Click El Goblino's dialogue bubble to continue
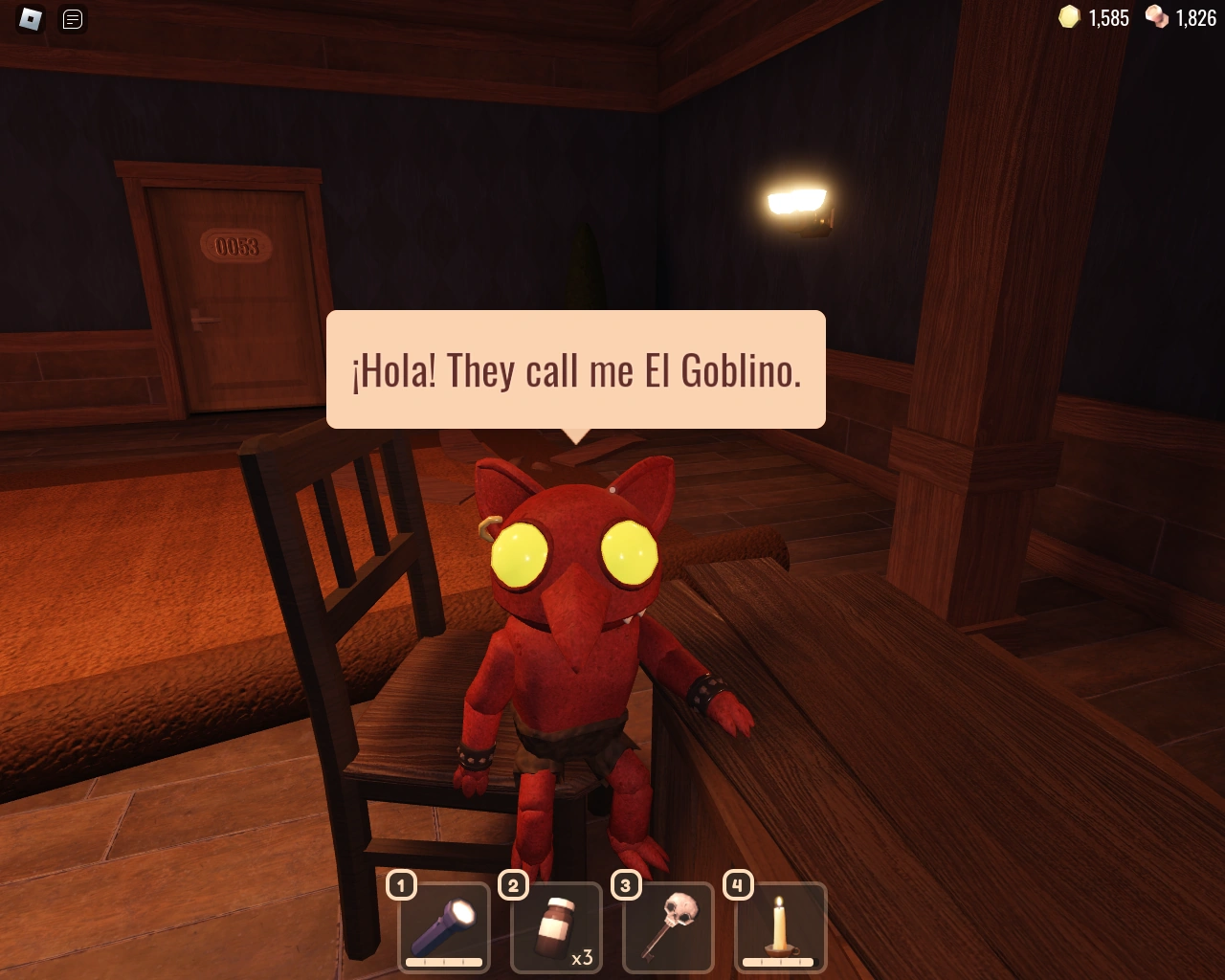The height and width of the screenshot is (980, 1225). [x=575, y=369]
